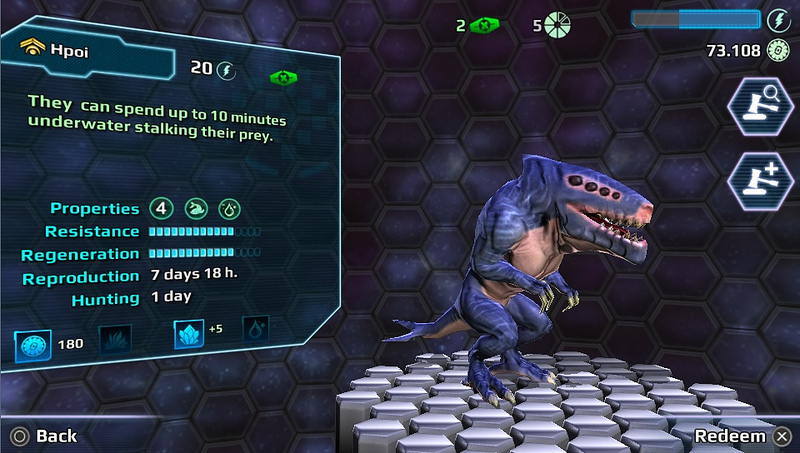Image resolution: width=800 pixels, height=453 pixels.
Task: Select the dimmed water drop resource icon
Action: 255,329
